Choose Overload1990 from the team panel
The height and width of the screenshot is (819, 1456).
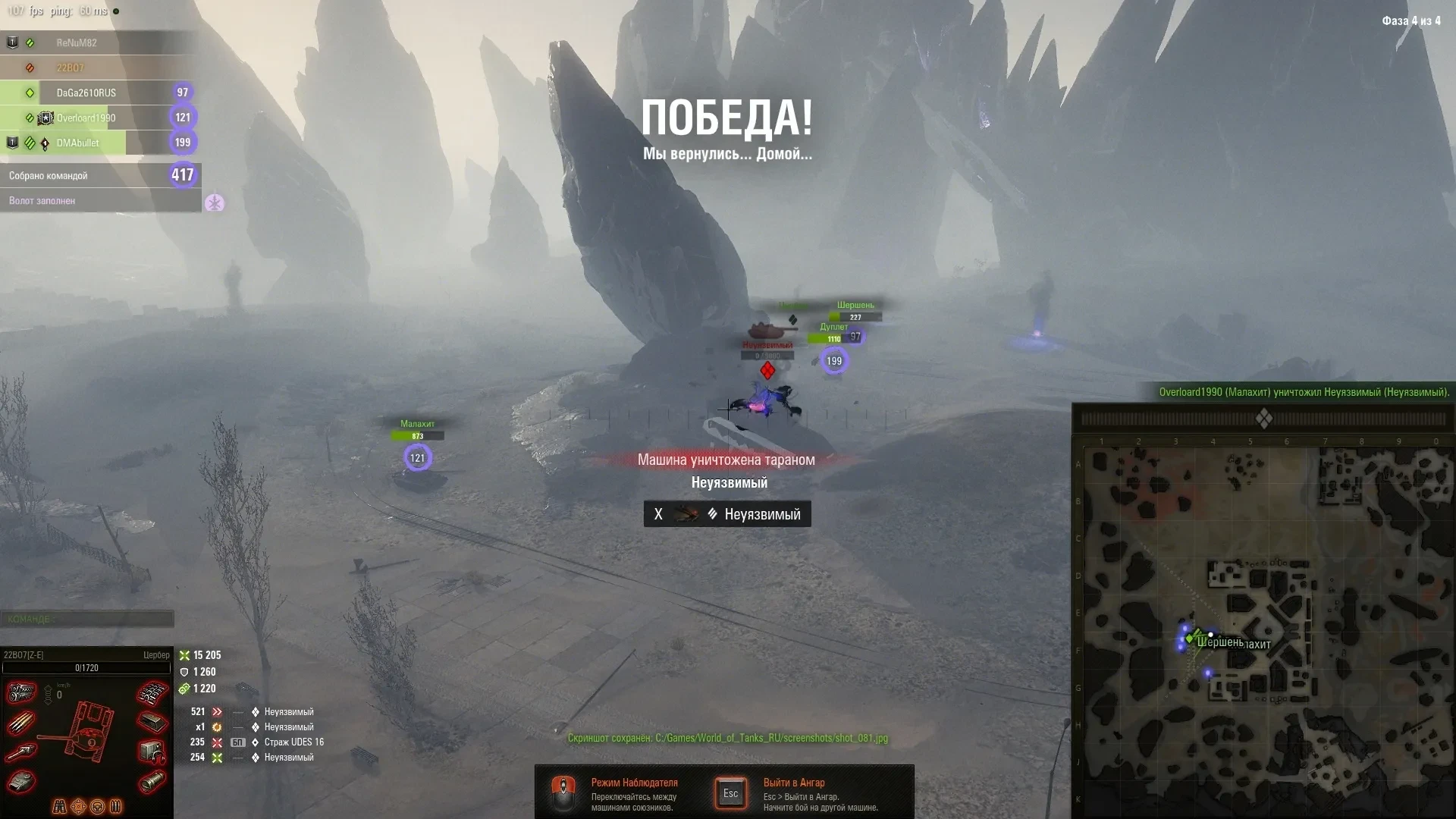(86, 118)
